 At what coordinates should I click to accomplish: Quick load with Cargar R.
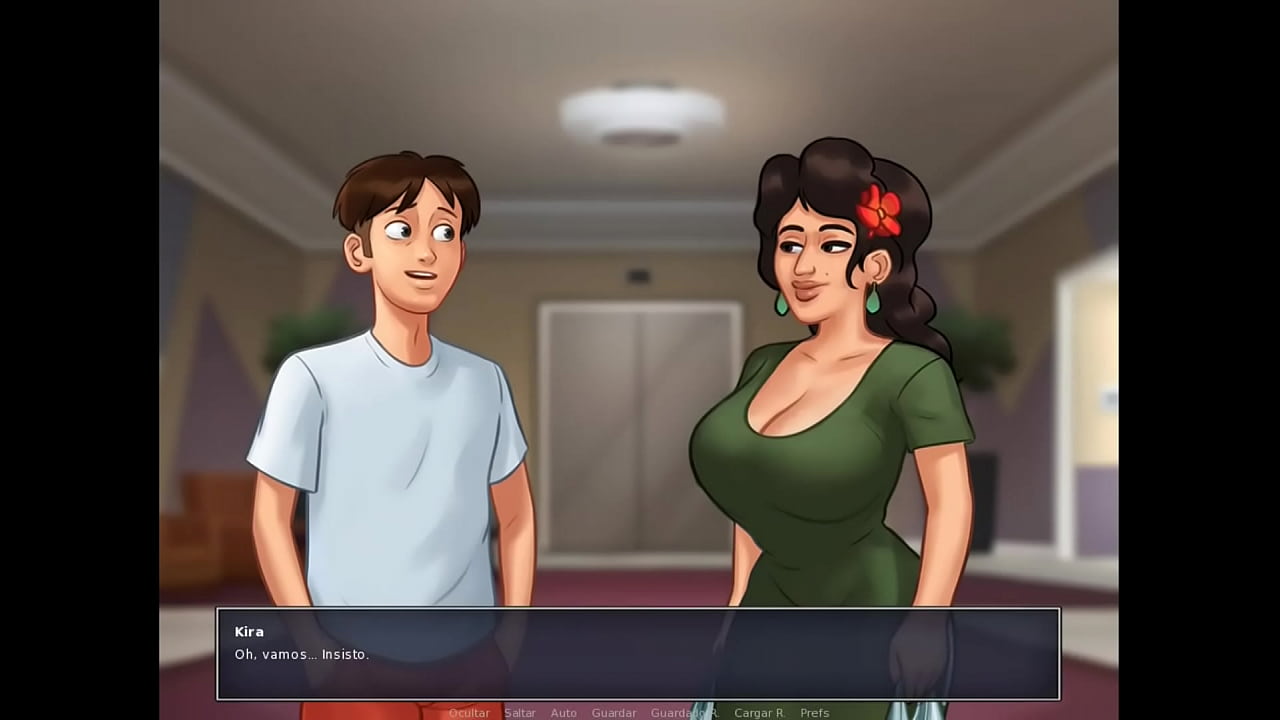coord(759,712)
